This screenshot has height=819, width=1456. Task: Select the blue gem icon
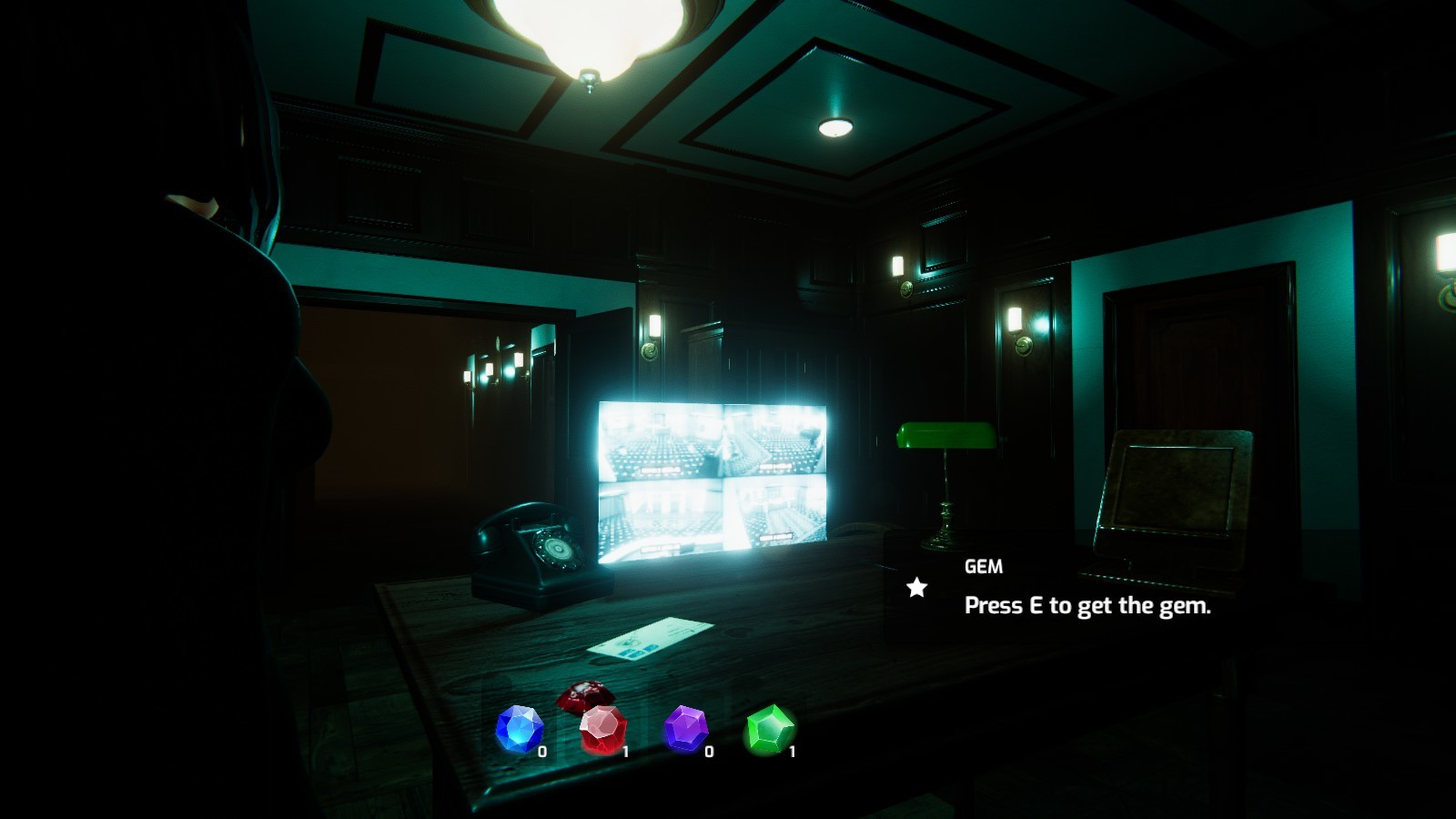[519, 728]
